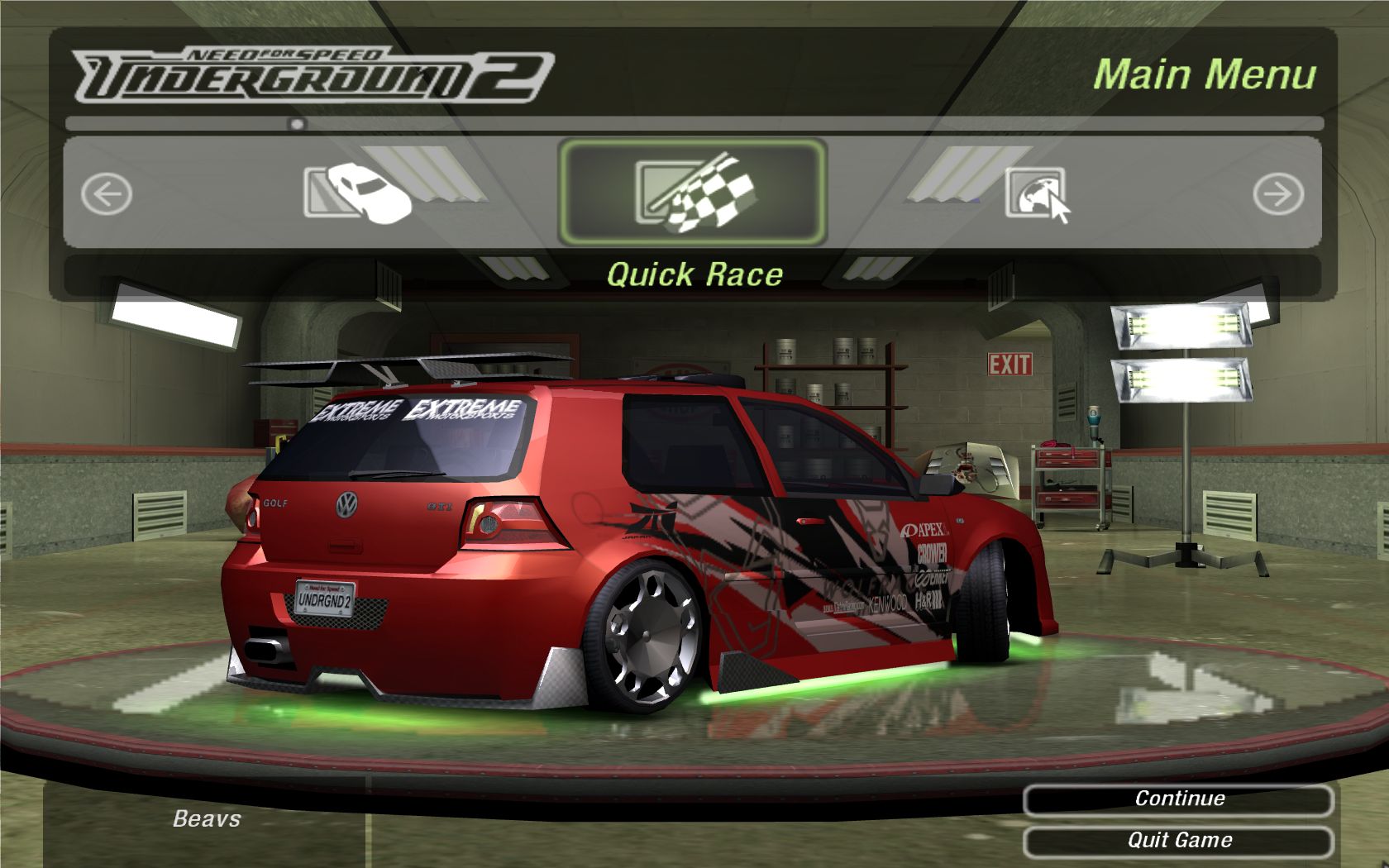Click the Continue button
Viewport: 1389px width, 868px height.
coord(1178,799)
